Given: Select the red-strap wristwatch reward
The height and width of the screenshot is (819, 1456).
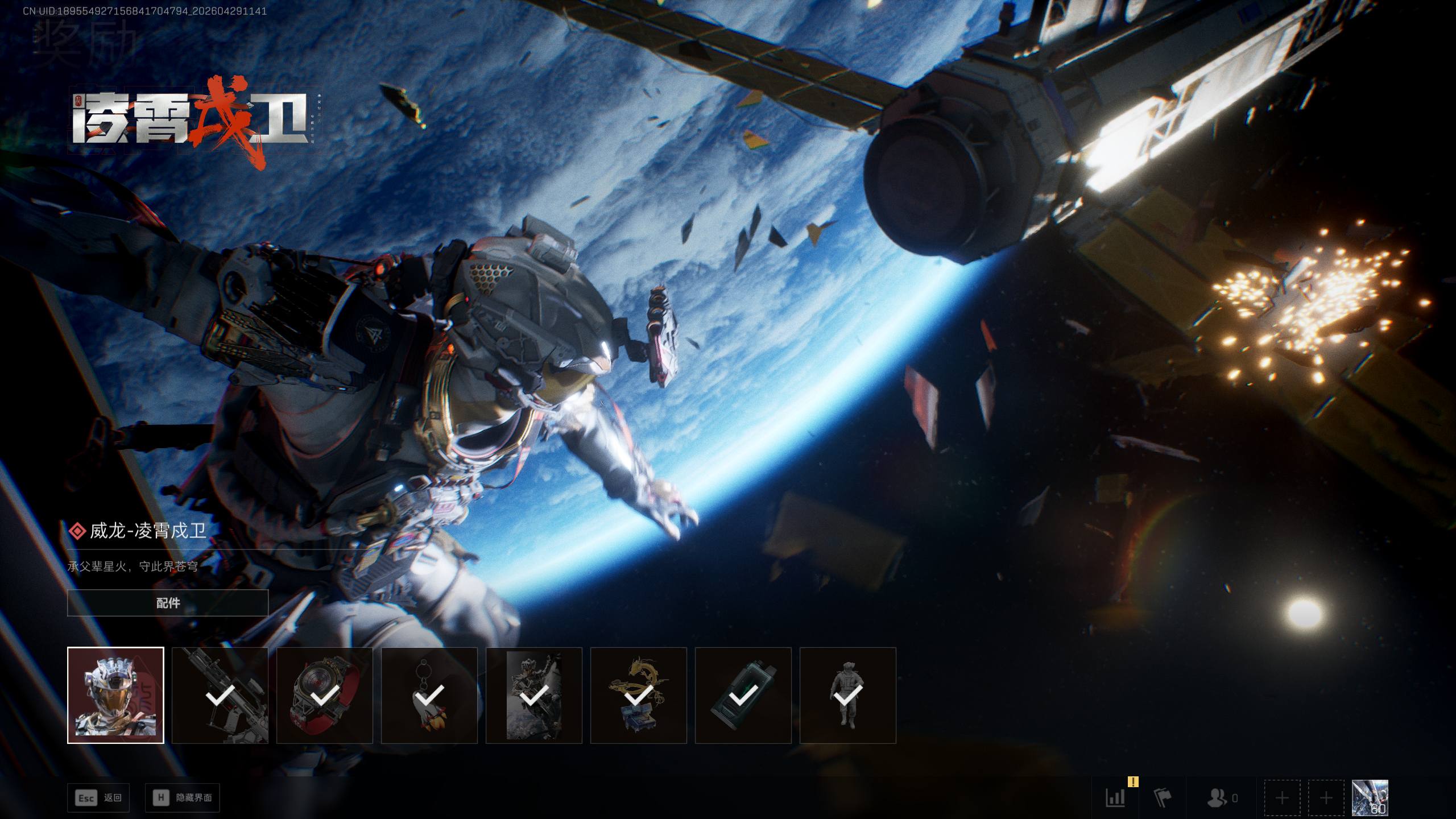Looking at the screenshot, I should tap(325, 695).
